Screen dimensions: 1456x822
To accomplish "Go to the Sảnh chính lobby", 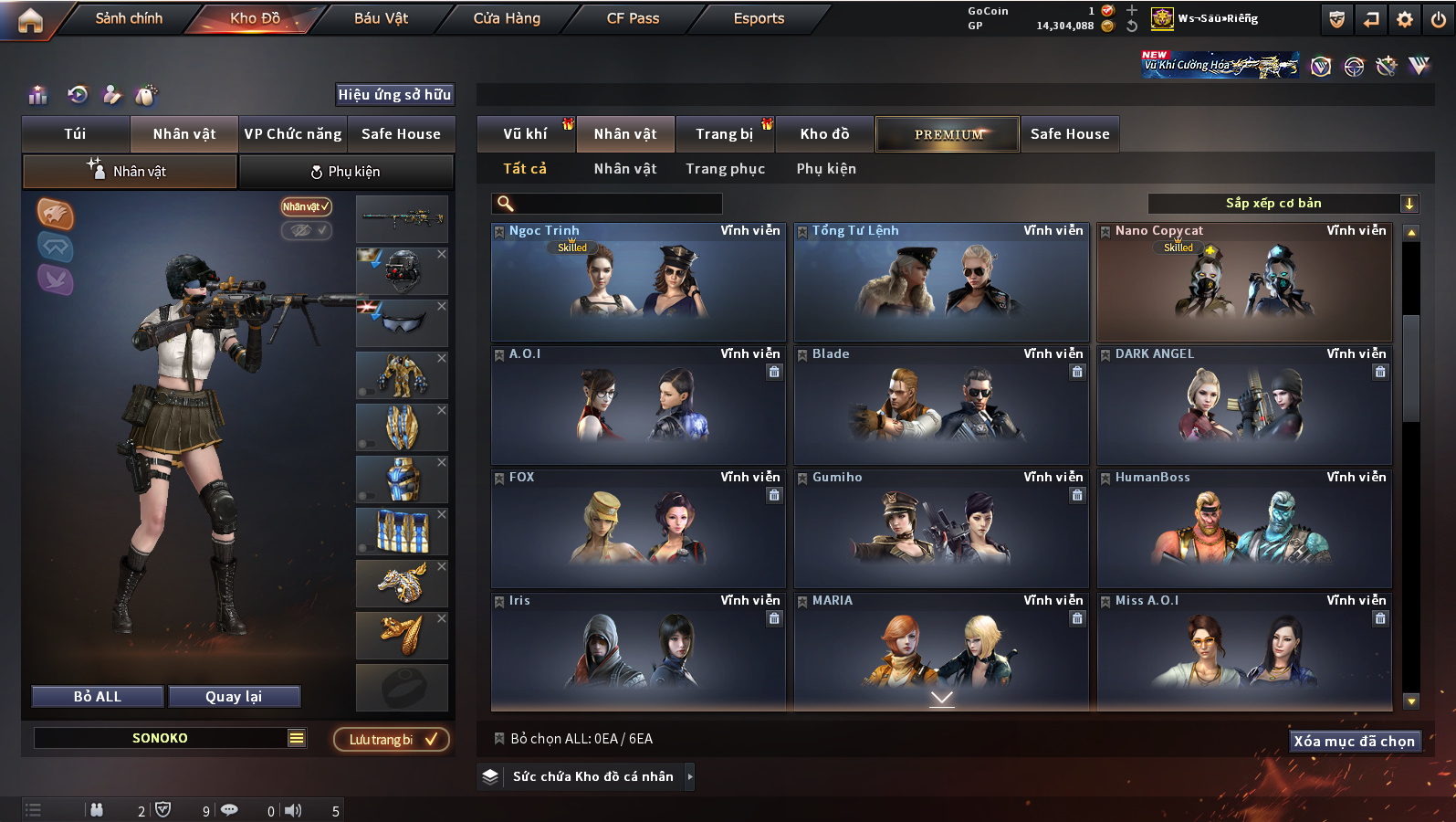I will point(129,18).
